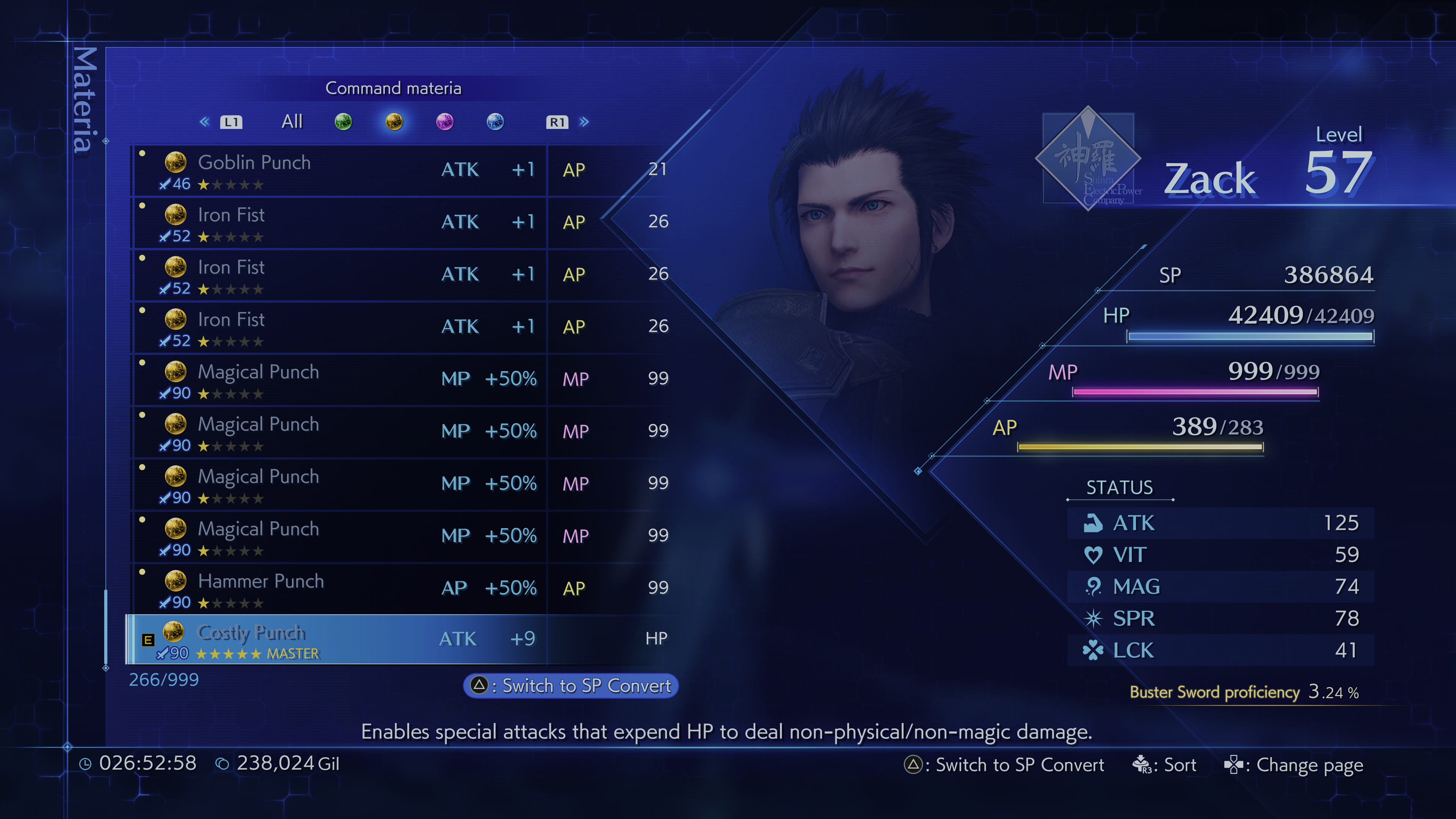
Task: Switch to the All materia tab
Action: click(292, 121)
